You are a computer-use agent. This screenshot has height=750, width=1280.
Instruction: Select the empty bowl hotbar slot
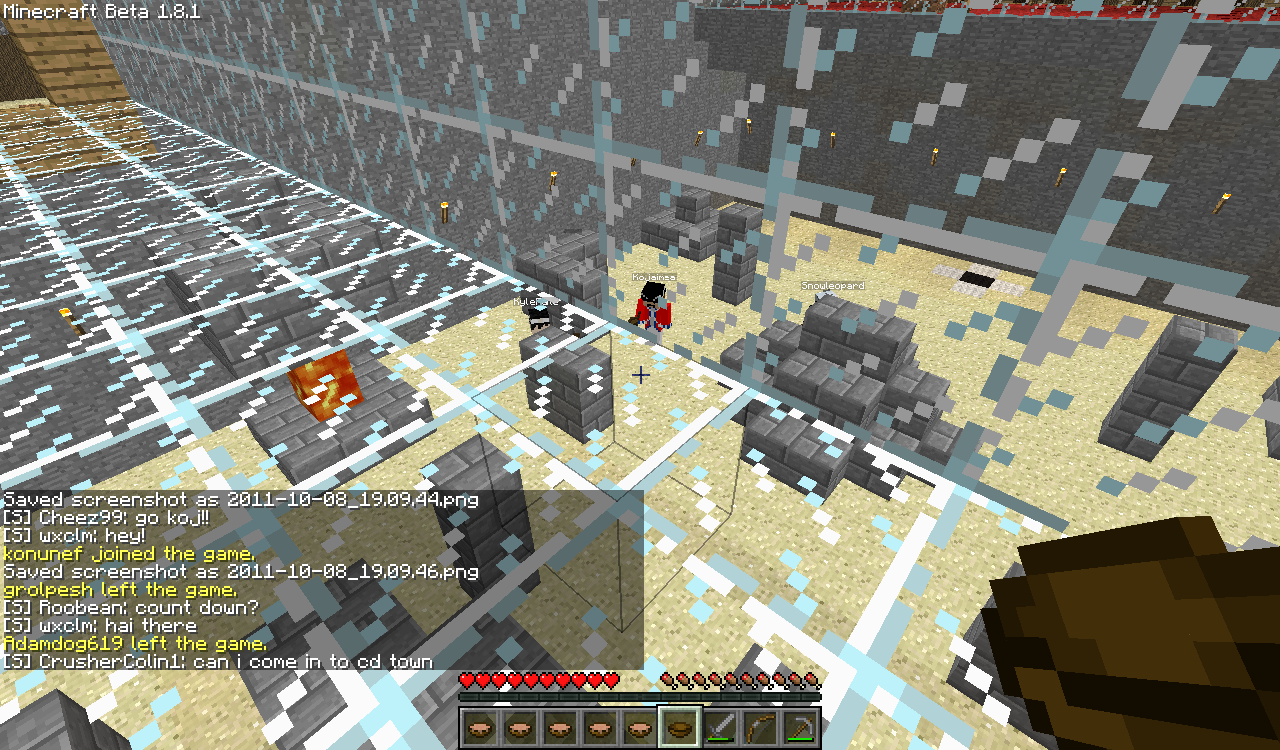coord(679,727)
